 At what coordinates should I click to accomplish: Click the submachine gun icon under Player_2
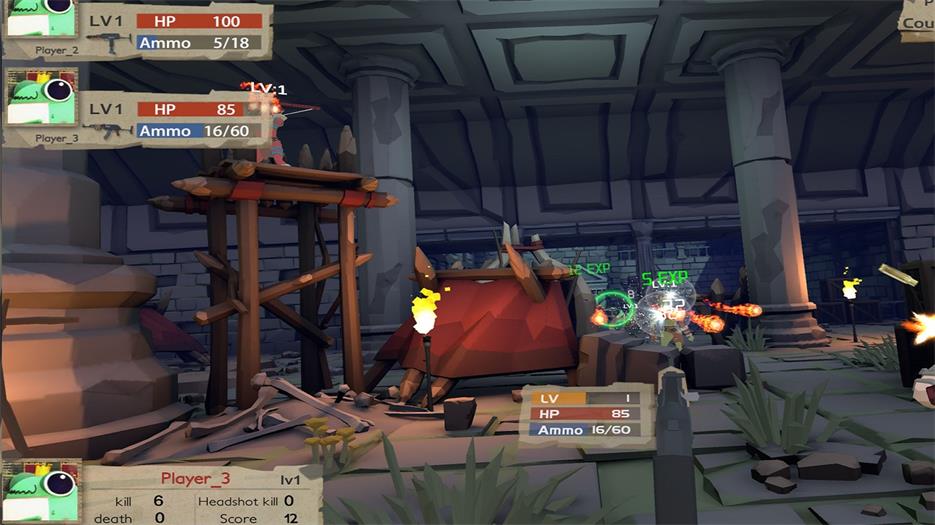coord(108,43)
